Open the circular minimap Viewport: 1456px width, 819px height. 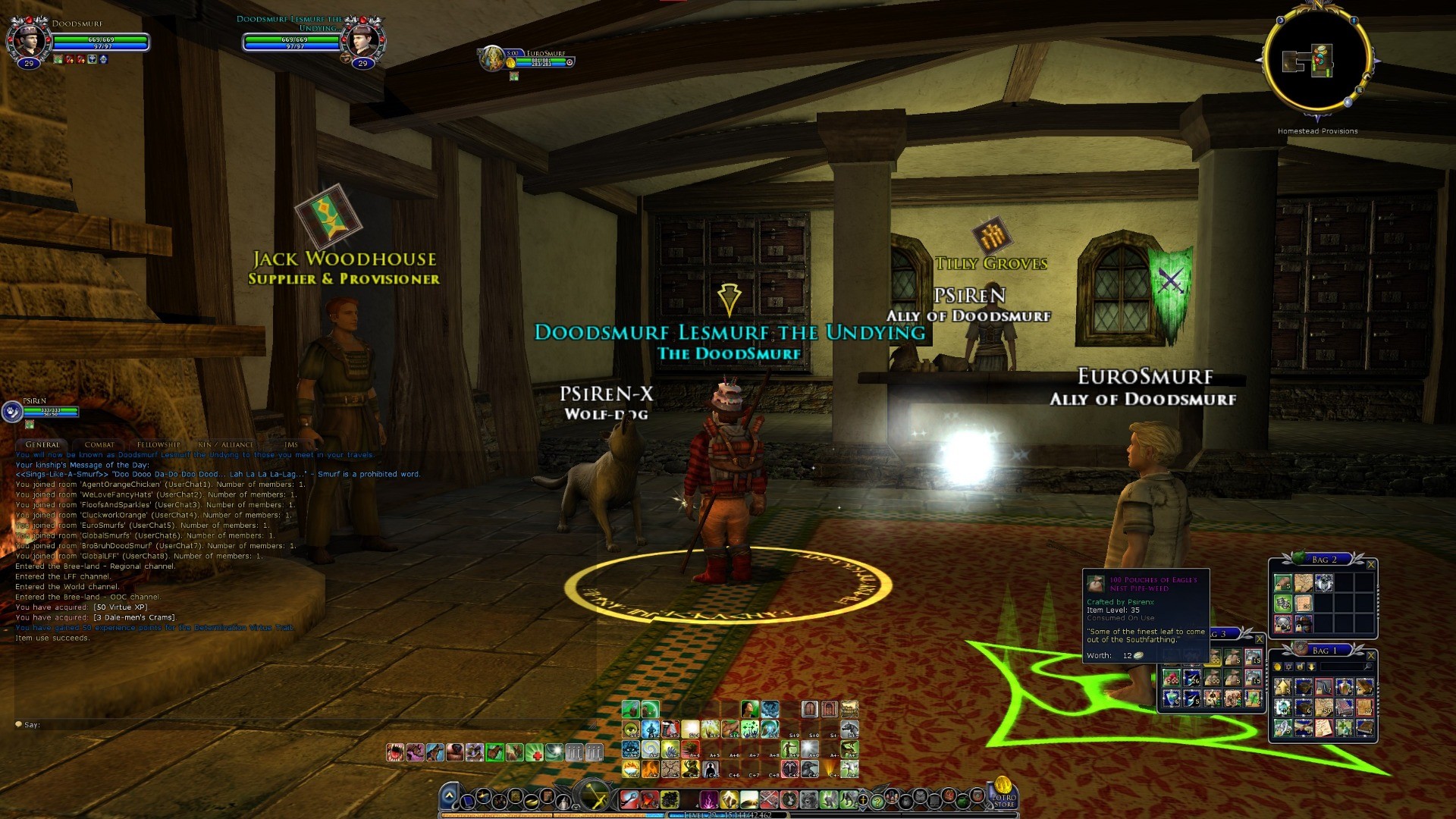tap(1317, 62)
